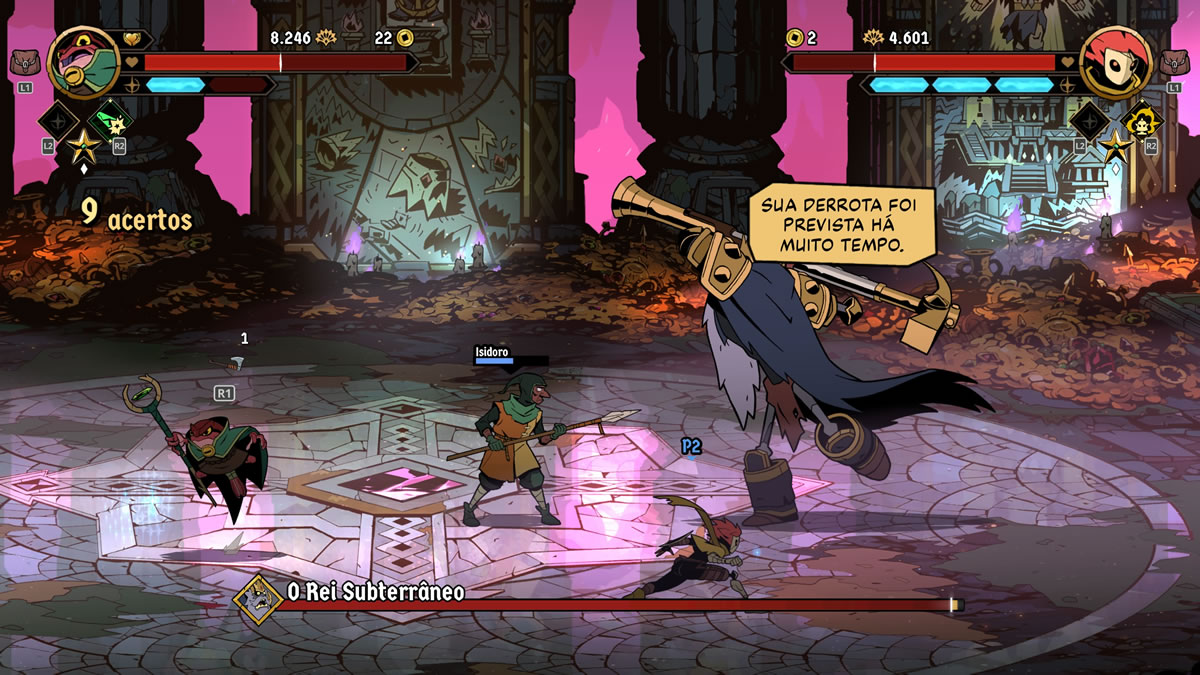Open the satchel beside the red-haired portrait

click(x=1174, y=63)
